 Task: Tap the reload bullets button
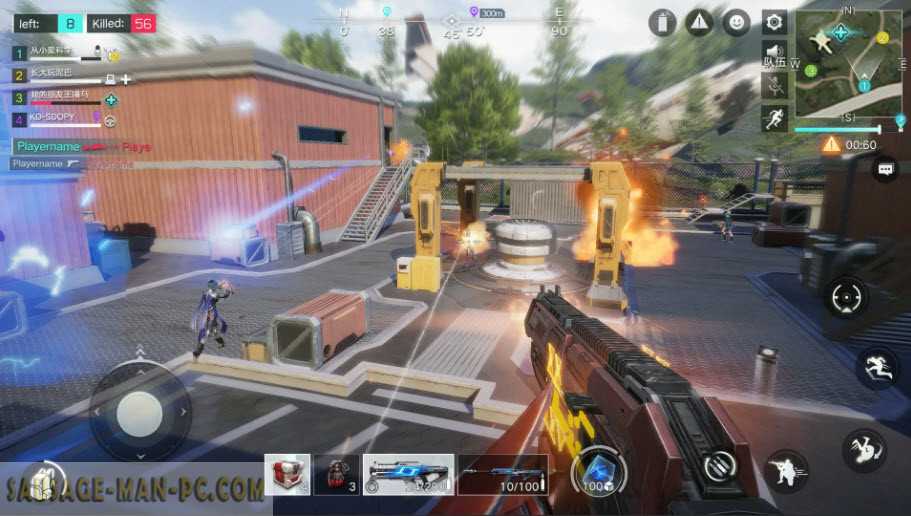tap(718, 466)
